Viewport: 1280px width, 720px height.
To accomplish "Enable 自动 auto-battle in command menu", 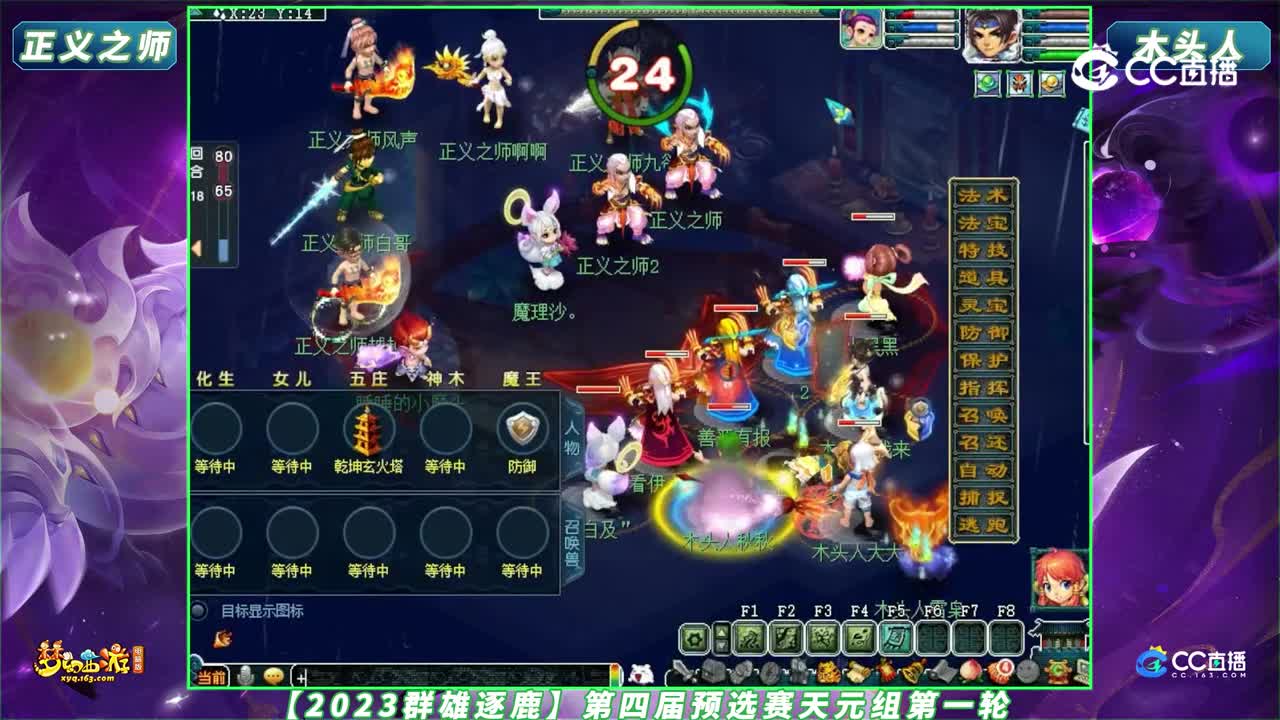I will click(980, 471).
